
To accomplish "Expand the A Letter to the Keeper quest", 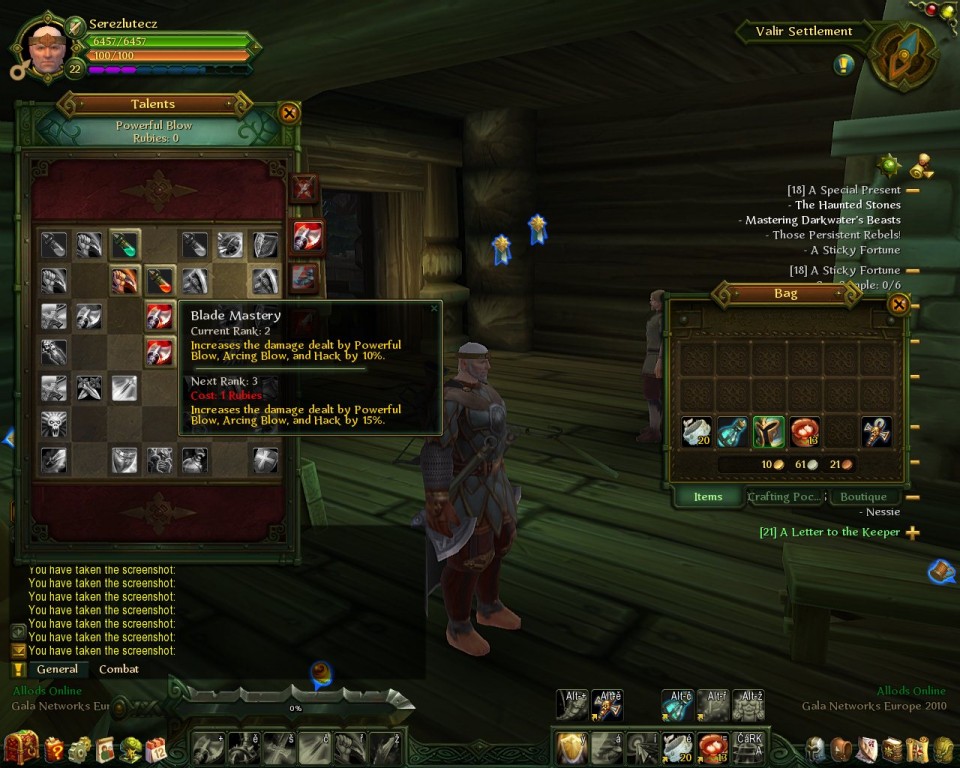I will click(912, 533).
